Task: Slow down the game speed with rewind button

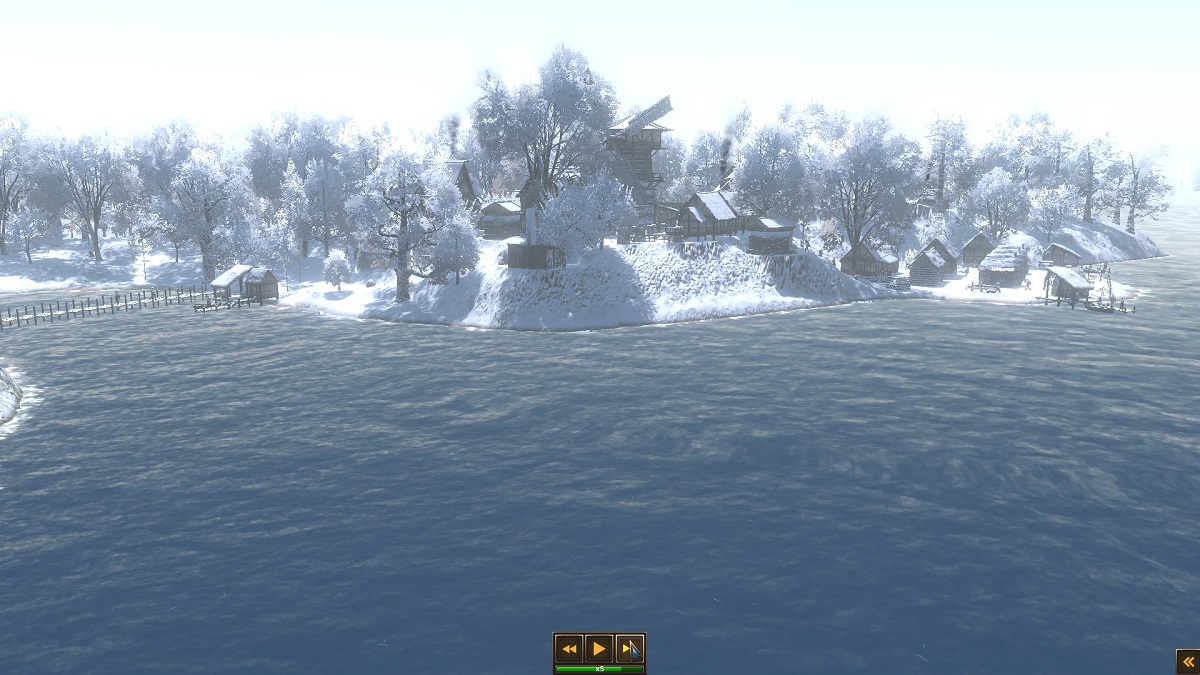Action: point(569,648)
